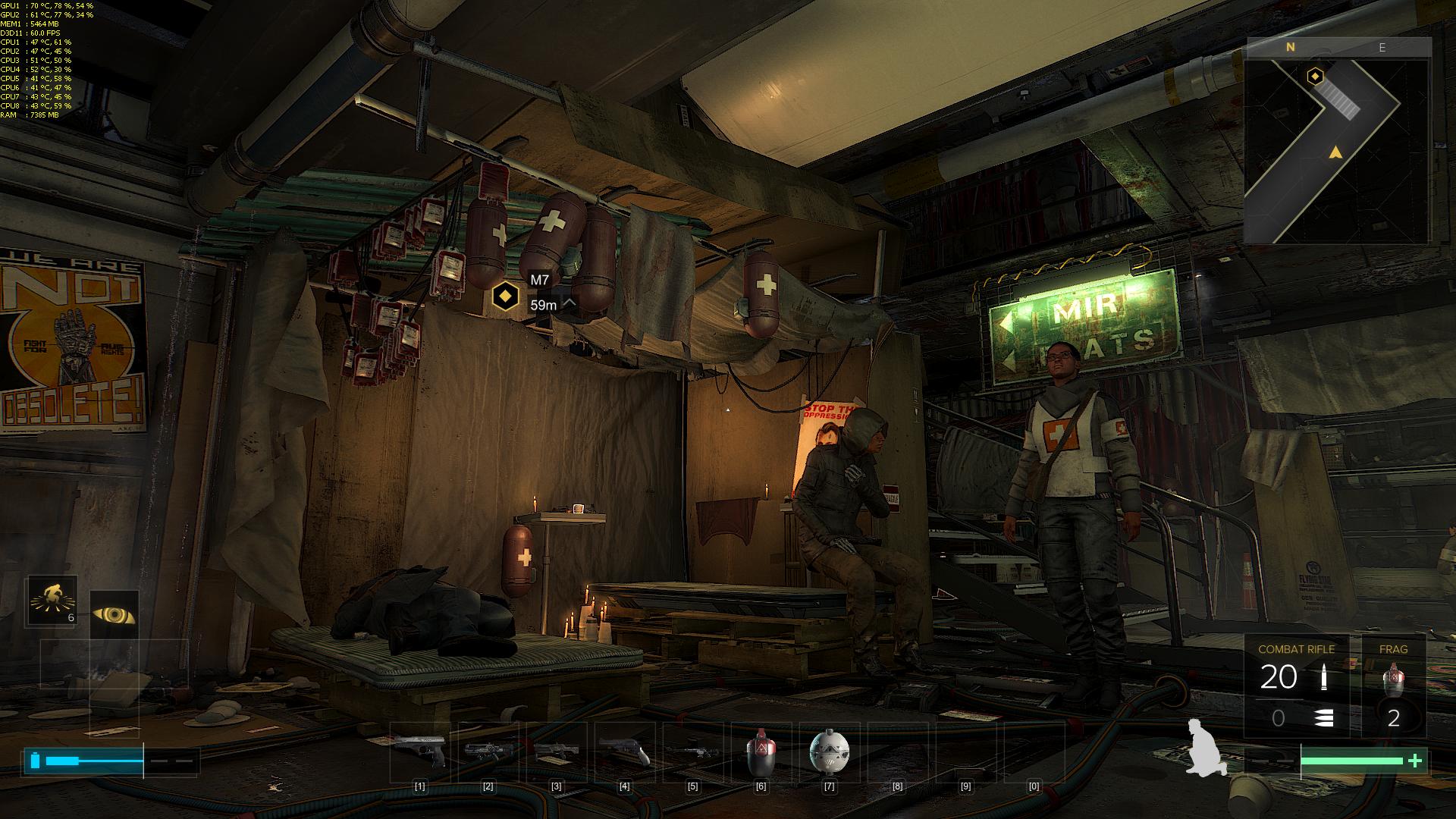Activate the crouching figure augmentation icon
The width and height of the screenshot is (1456, 819).
coord(52,601)
